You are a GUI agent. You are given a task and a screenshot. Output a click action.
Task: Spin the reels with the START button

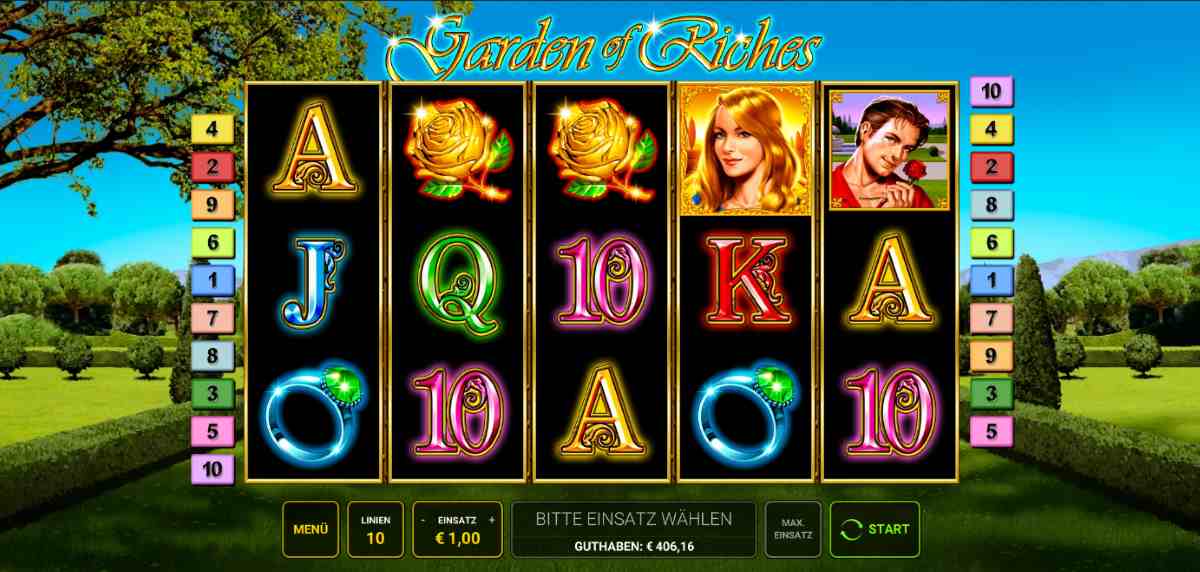[x=875, y=529]
